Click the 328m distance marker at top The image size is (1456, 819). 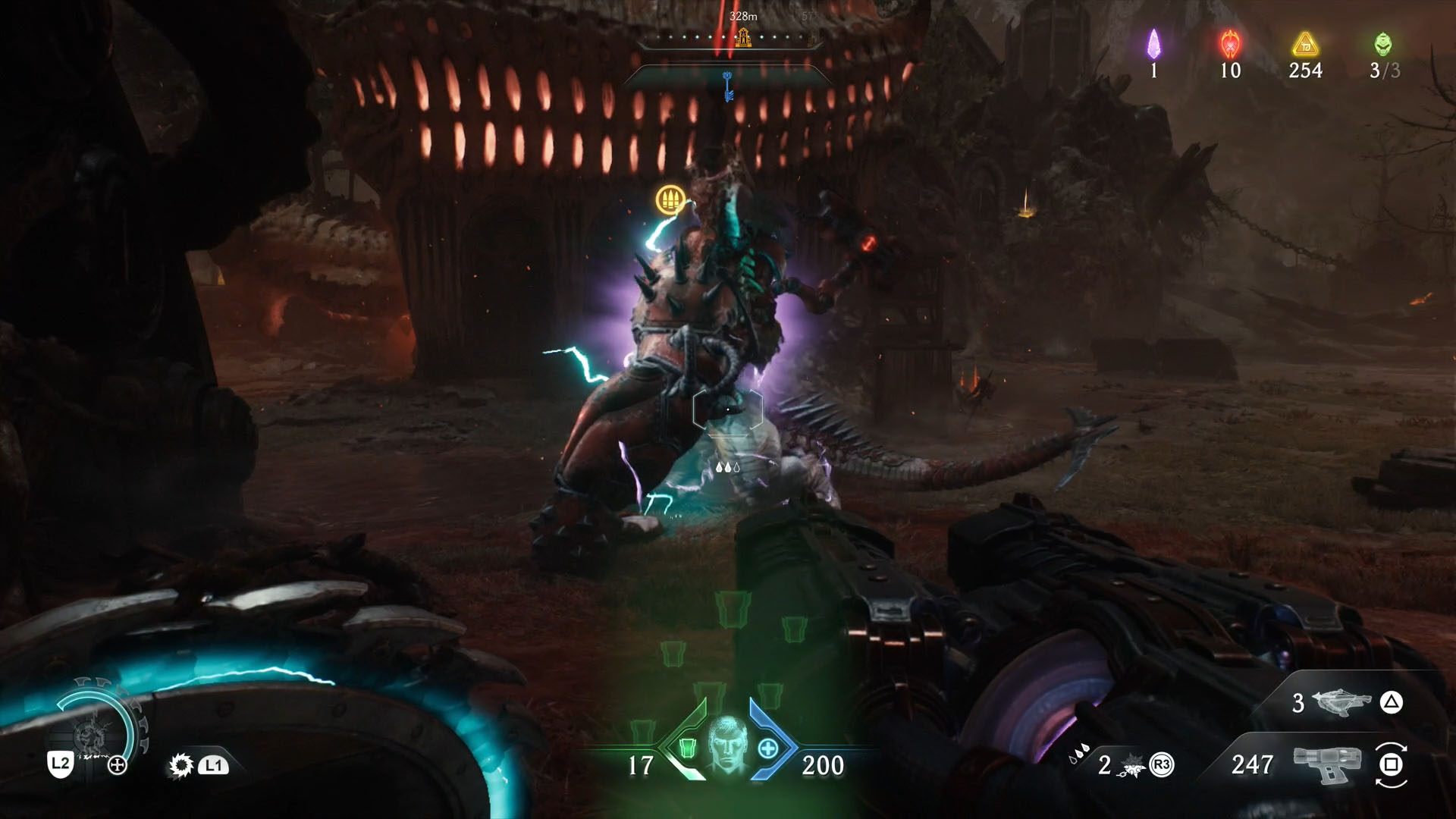(743, 14)
